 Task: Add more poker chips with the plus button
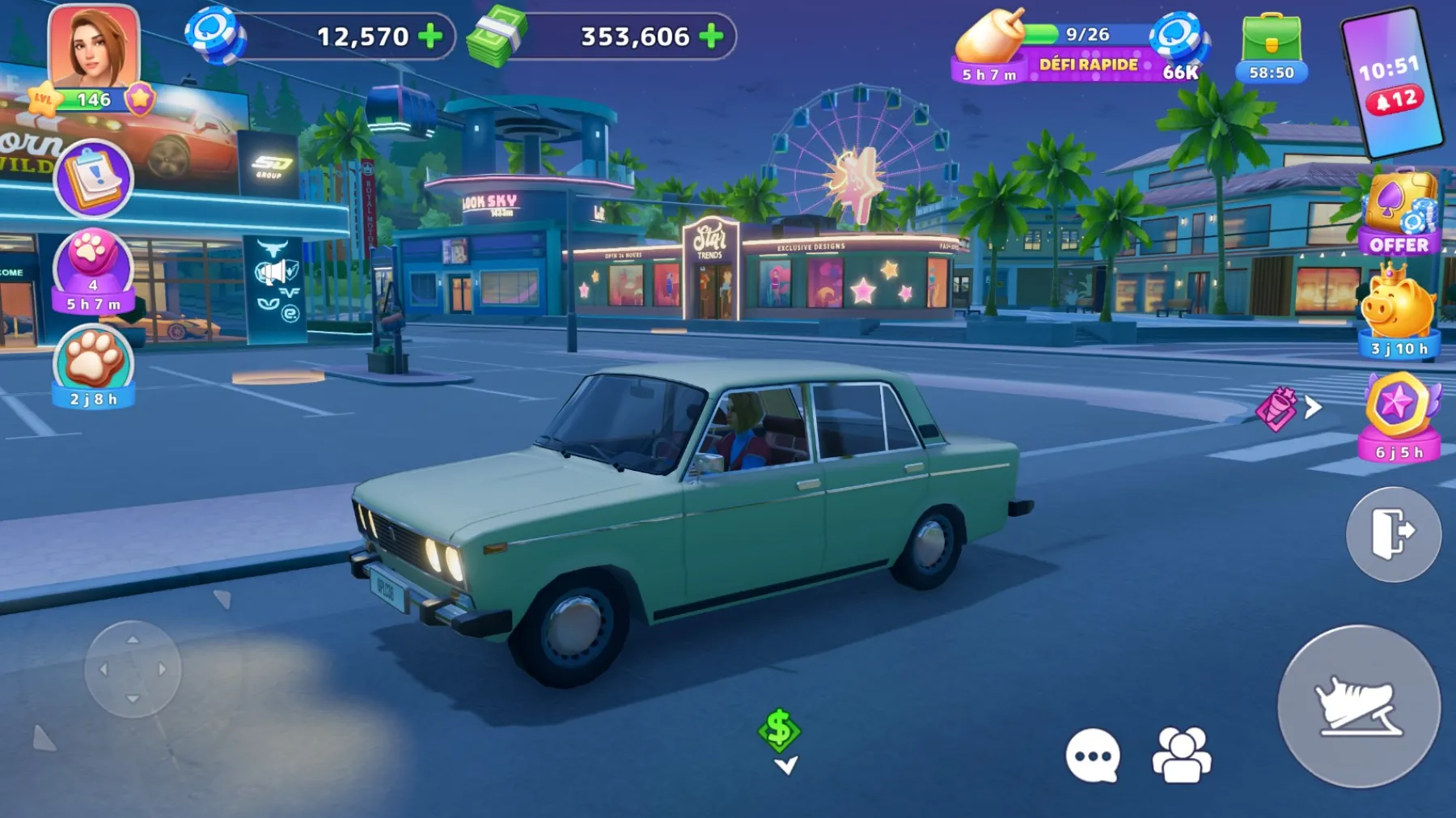click(x=431, y=36)
